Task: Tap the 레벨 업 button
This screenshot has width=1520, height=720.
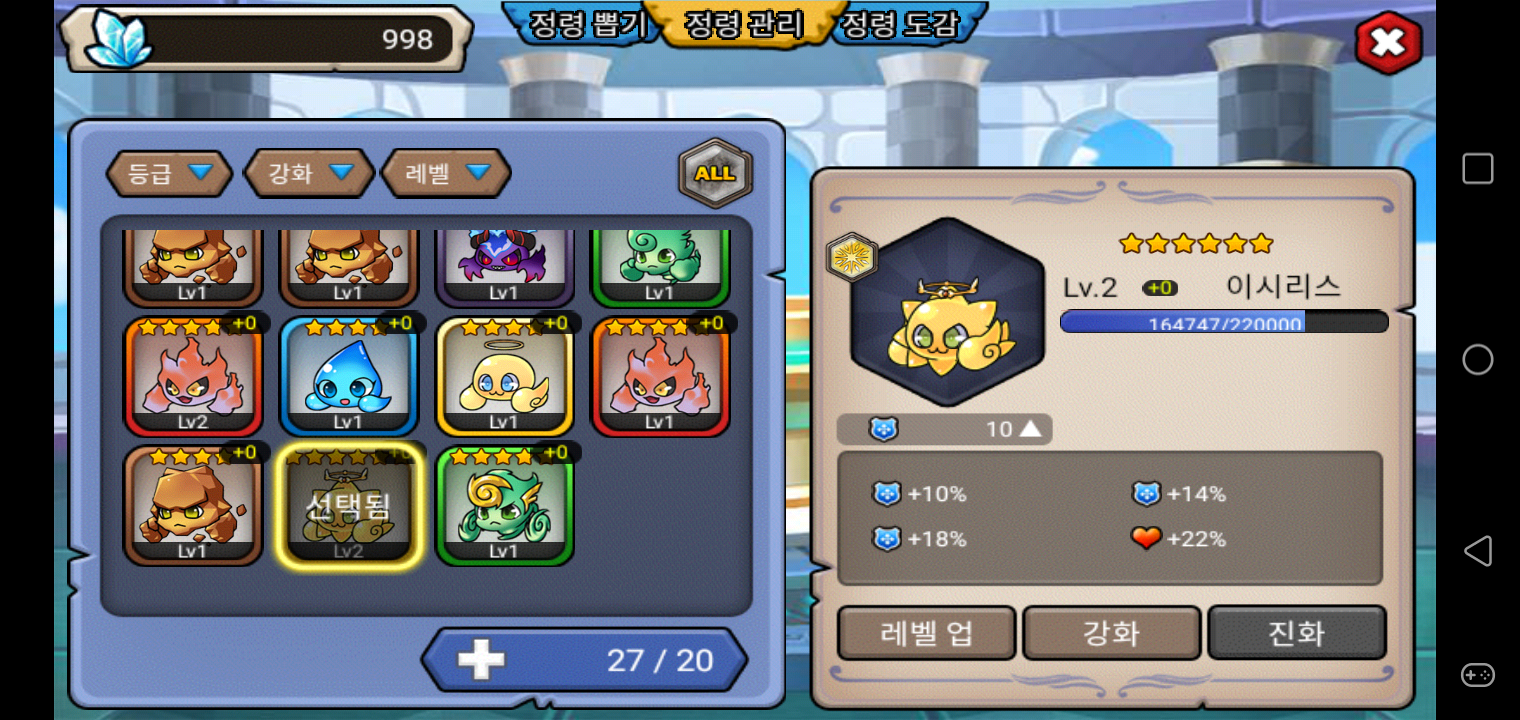Action: (x=926, y=633)
